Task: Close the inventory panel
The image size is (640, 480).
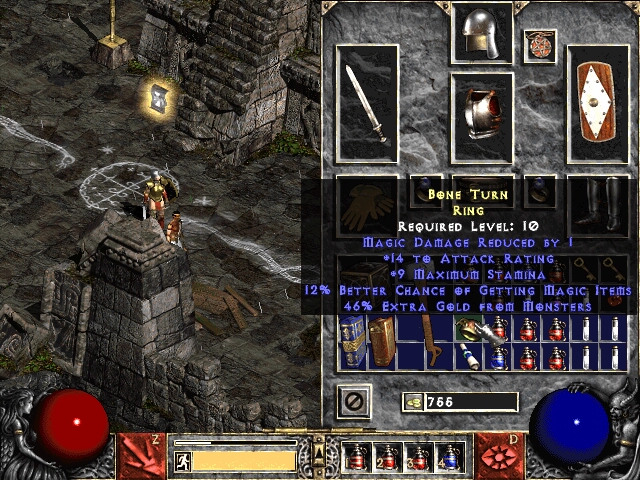Action: click(x=354, y=402)
